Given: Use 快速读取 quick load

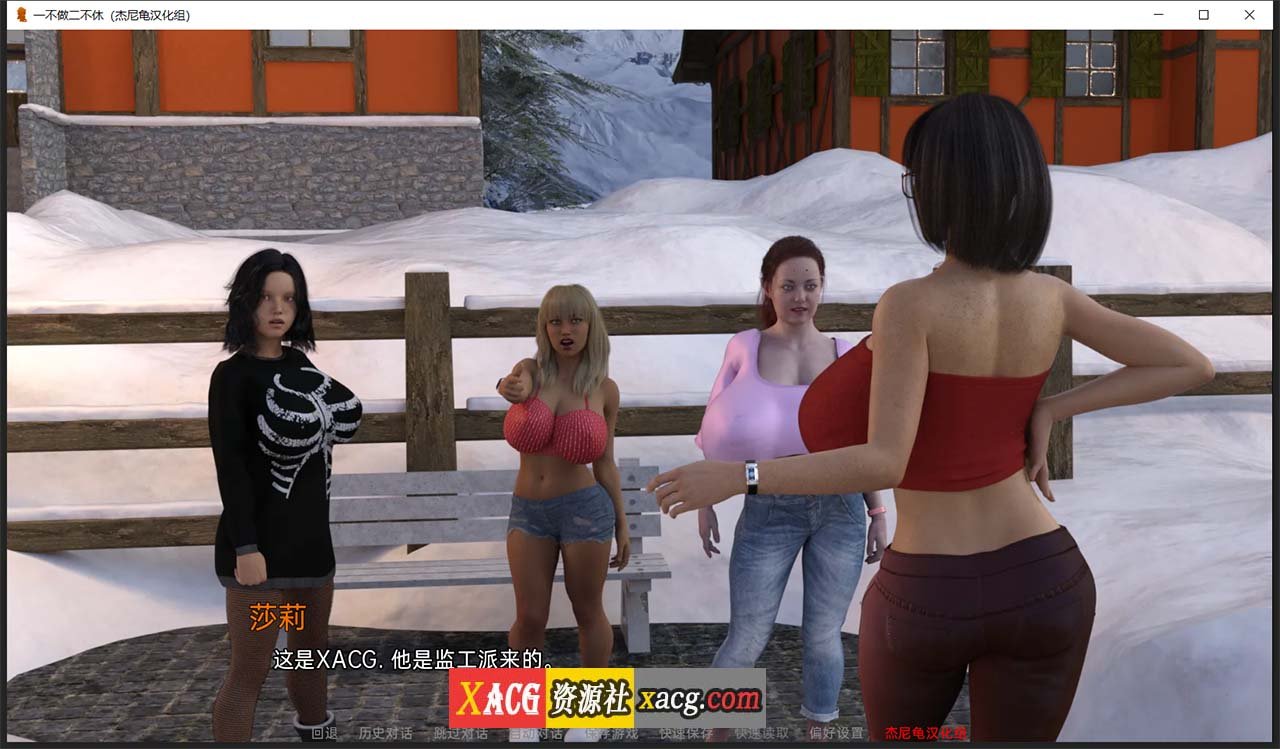Looking at the screenshot, I should 762,733.
